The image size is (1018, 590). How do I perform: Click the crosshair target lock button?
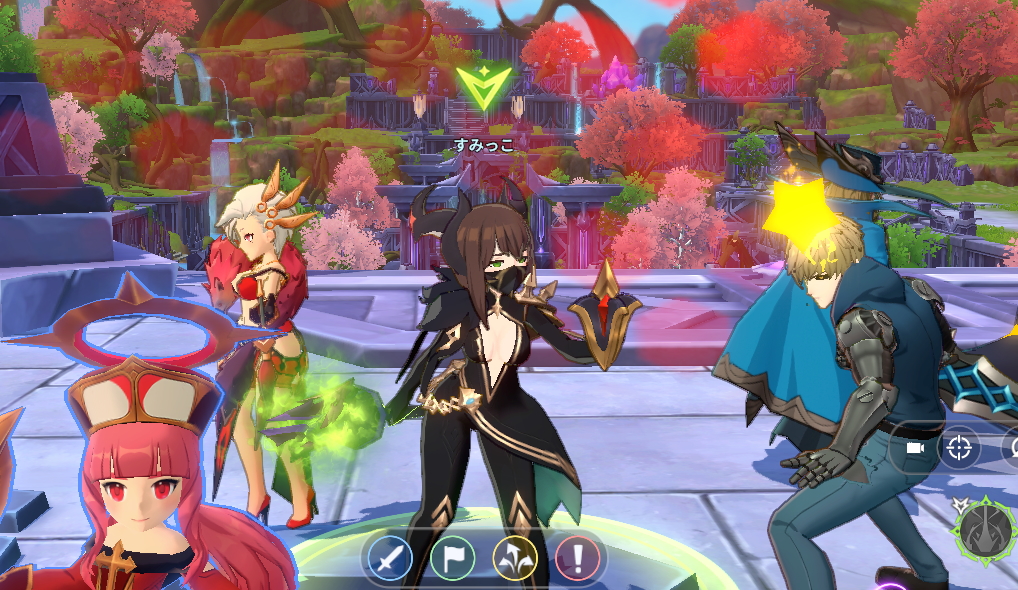point(960,448)
